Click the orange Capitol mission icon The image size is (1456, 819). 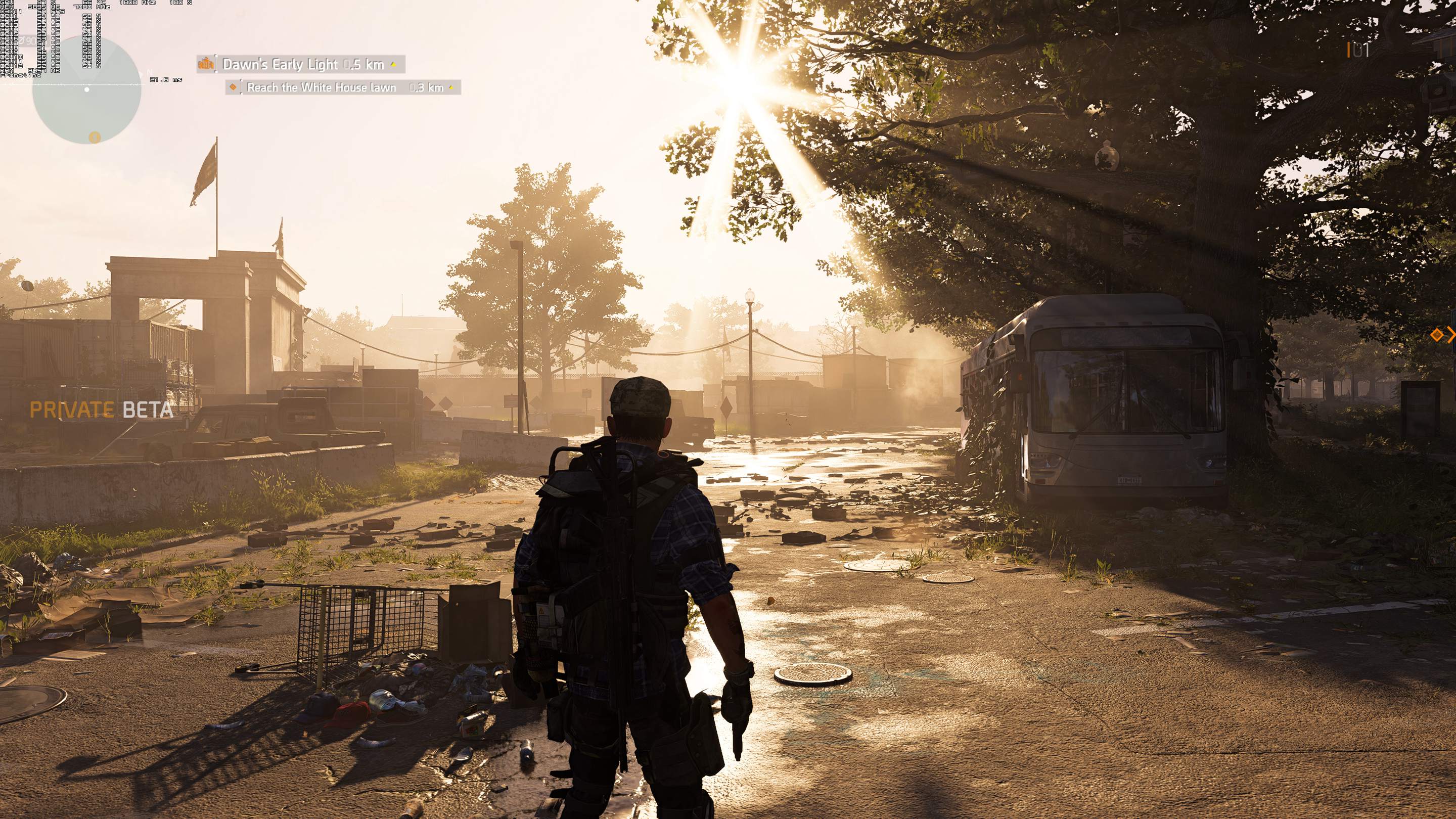point(206,64)
